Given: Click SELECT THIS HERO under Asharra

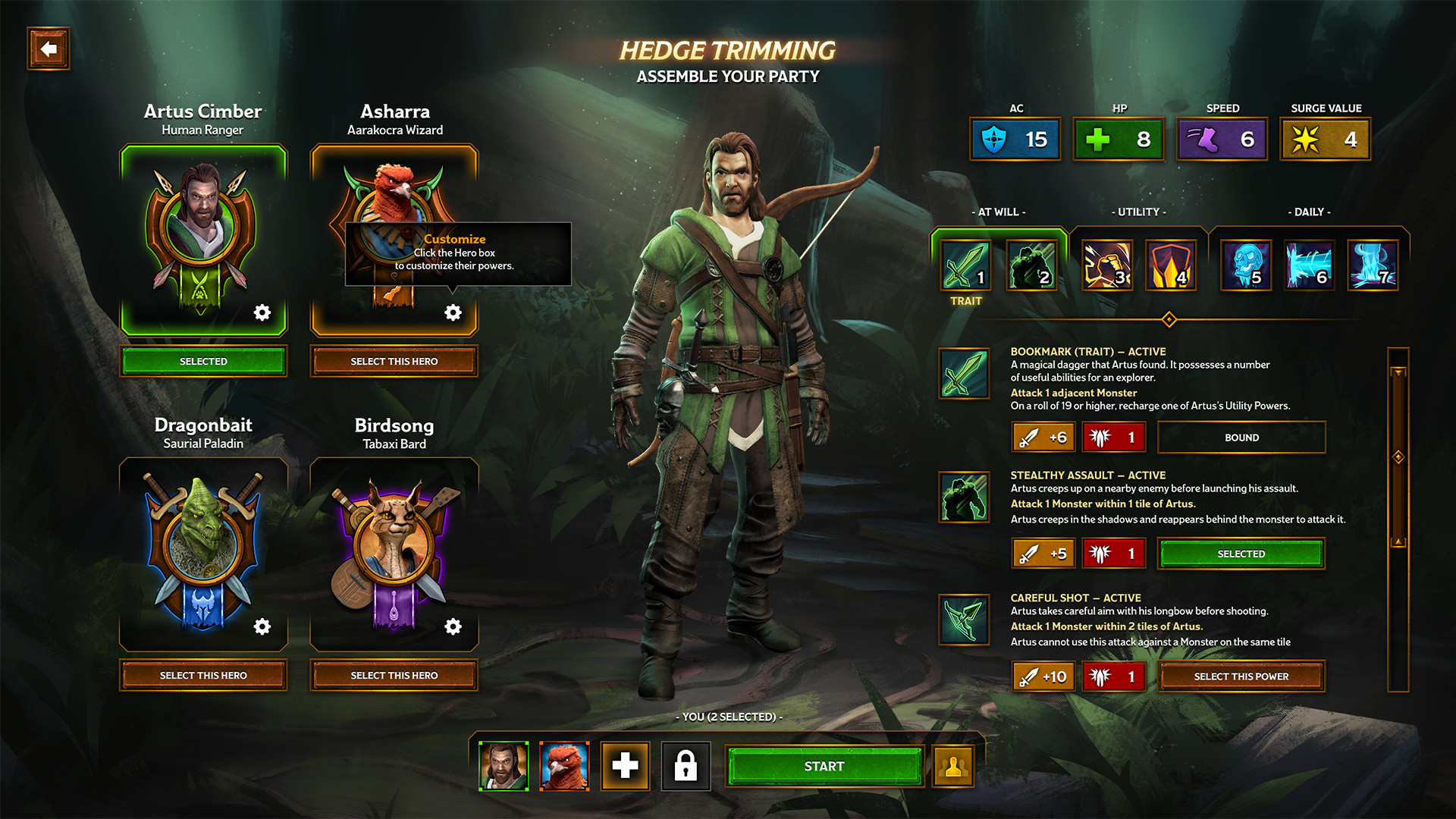Looking at the screenshot, I should pyautogui.click(x=394, y=361).
